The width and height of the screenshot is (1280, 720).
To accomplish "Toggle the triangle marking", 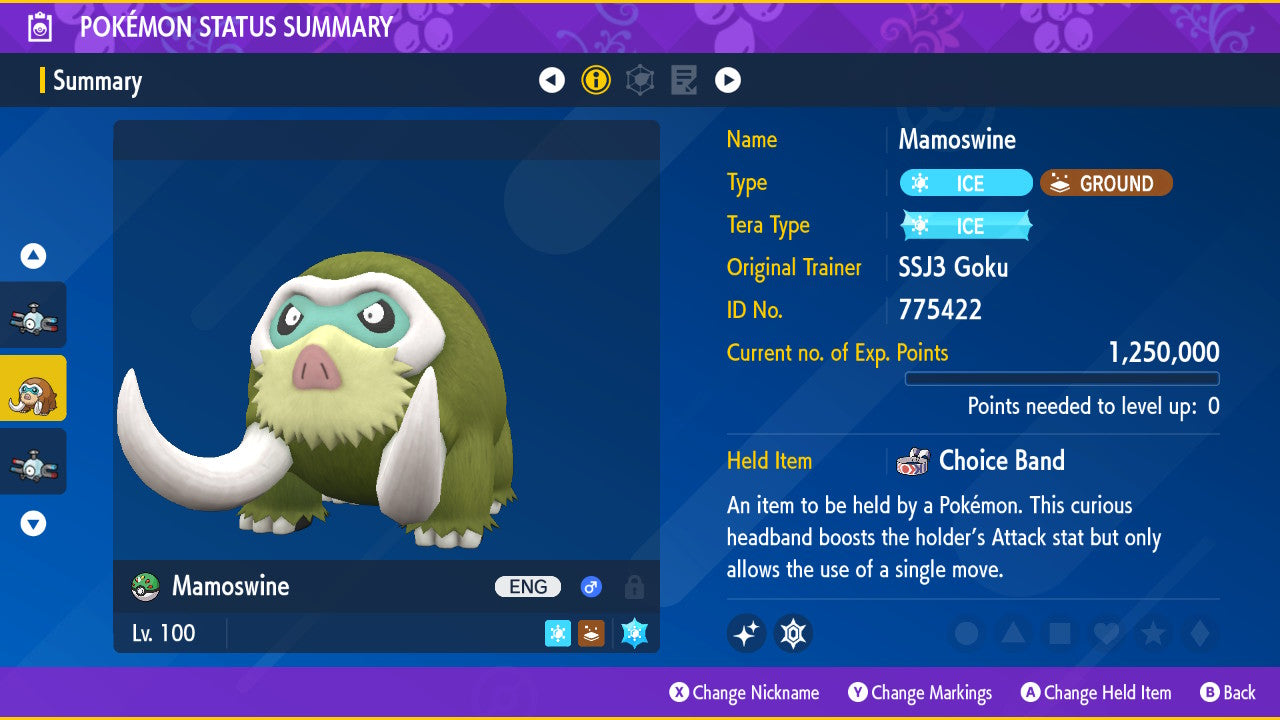I will coord(1013,633).
